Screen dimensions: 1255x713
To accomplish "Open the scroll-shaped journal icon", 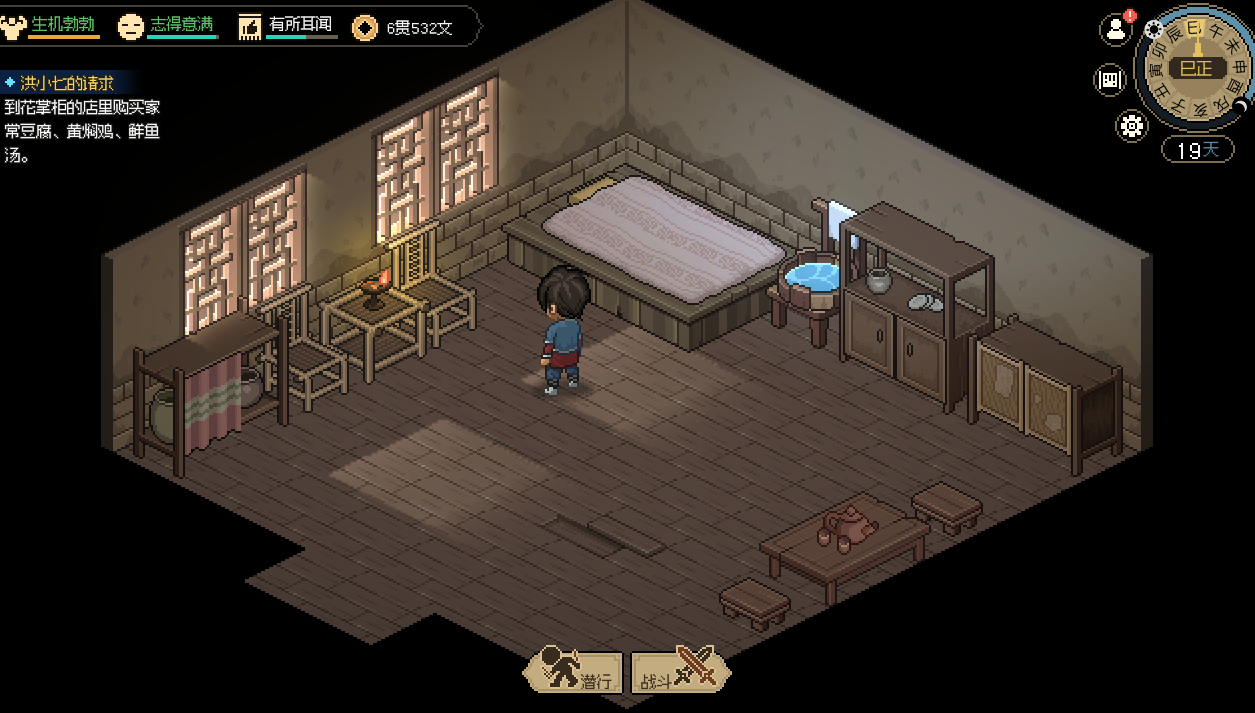I will click(x=1110, y=80).
